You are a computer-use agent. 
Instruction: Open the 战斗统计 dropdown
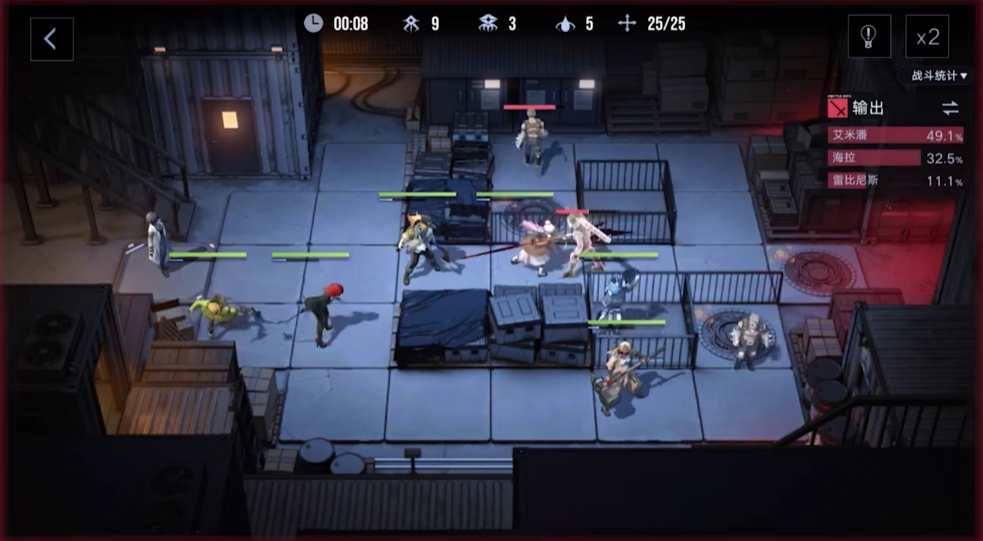(x=938, y=76)
